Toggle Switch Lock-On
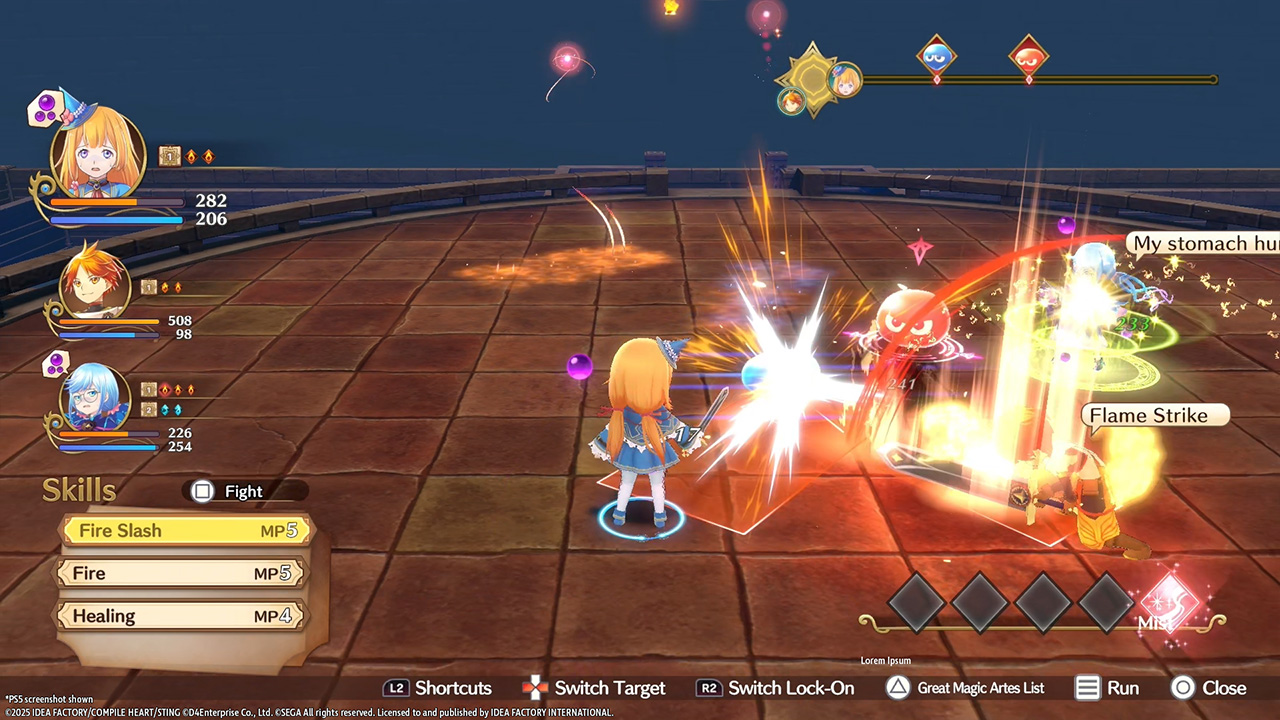1280x720 pixels. pos(776,688)
